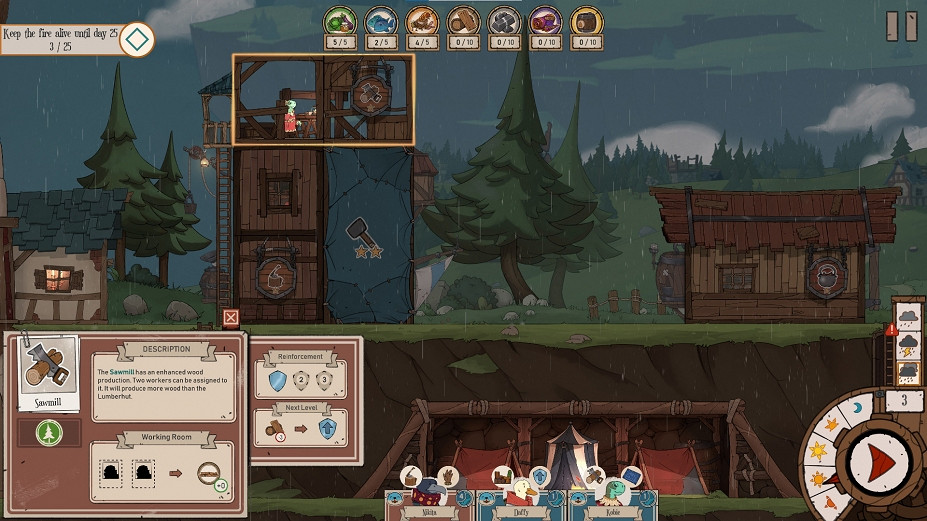Image resolution: width=927 pixels, height=521 pixels.
Task: Open the fire objective tracker diamond
Action: [137, 39]
